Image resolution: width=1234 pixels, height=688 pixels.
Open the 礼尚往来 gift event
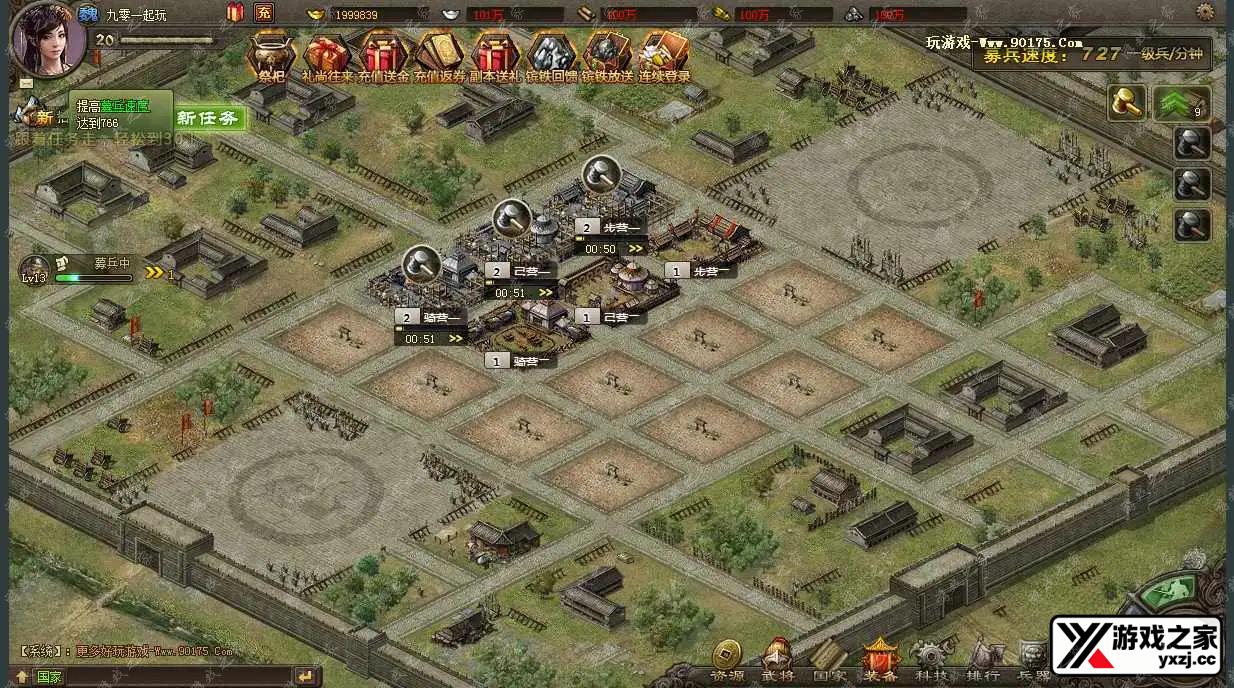click(x=327, y=52)
